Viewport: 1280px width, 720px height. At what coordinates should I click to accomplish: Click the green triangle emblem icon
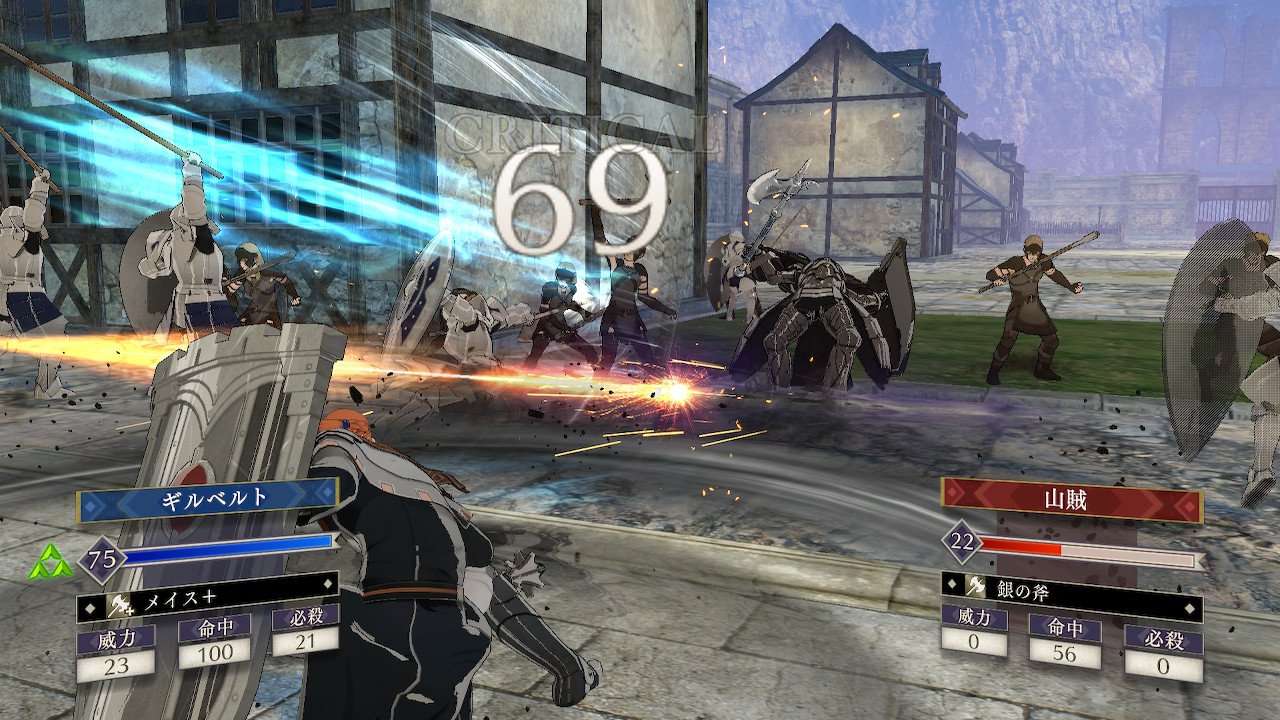pos(52,563)
